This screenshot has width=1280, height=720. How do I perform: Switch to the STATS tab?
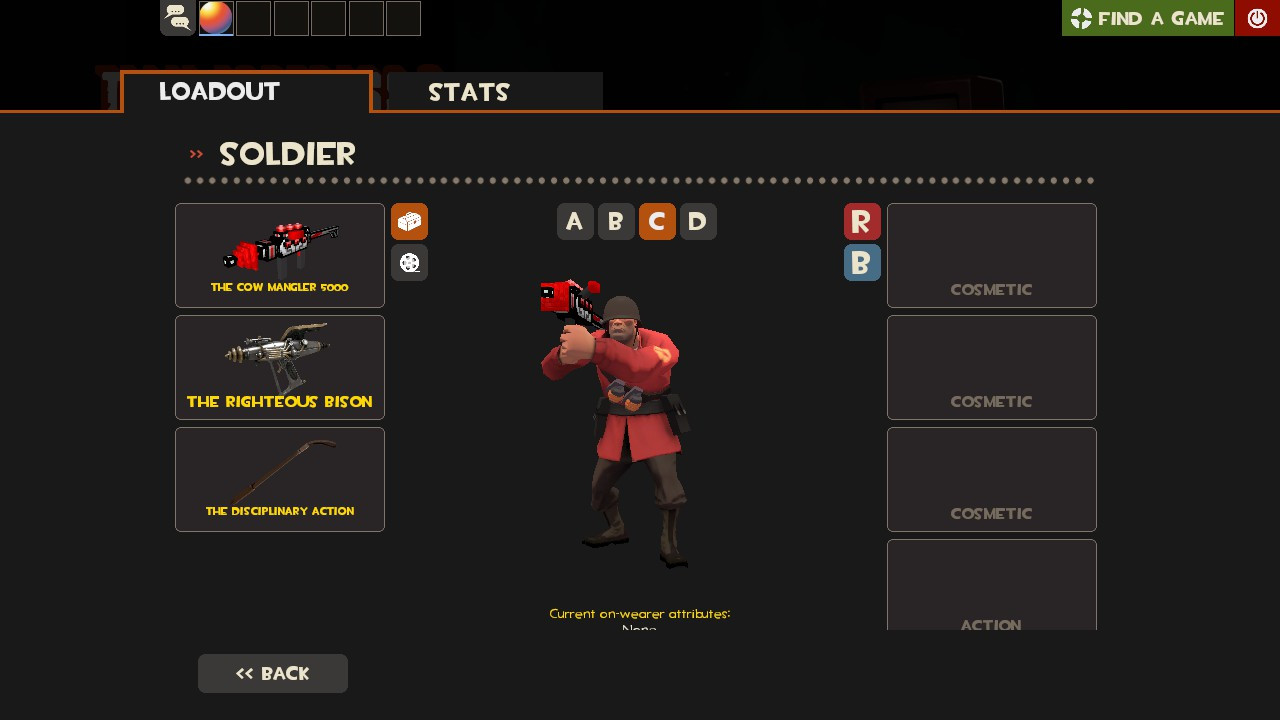tap(469, 92)
